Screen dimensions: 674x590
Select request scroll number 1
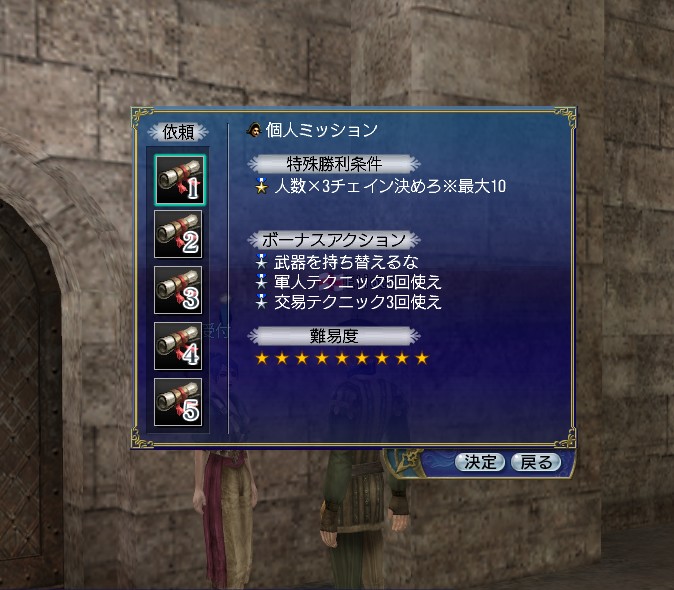tap(179, 178)
